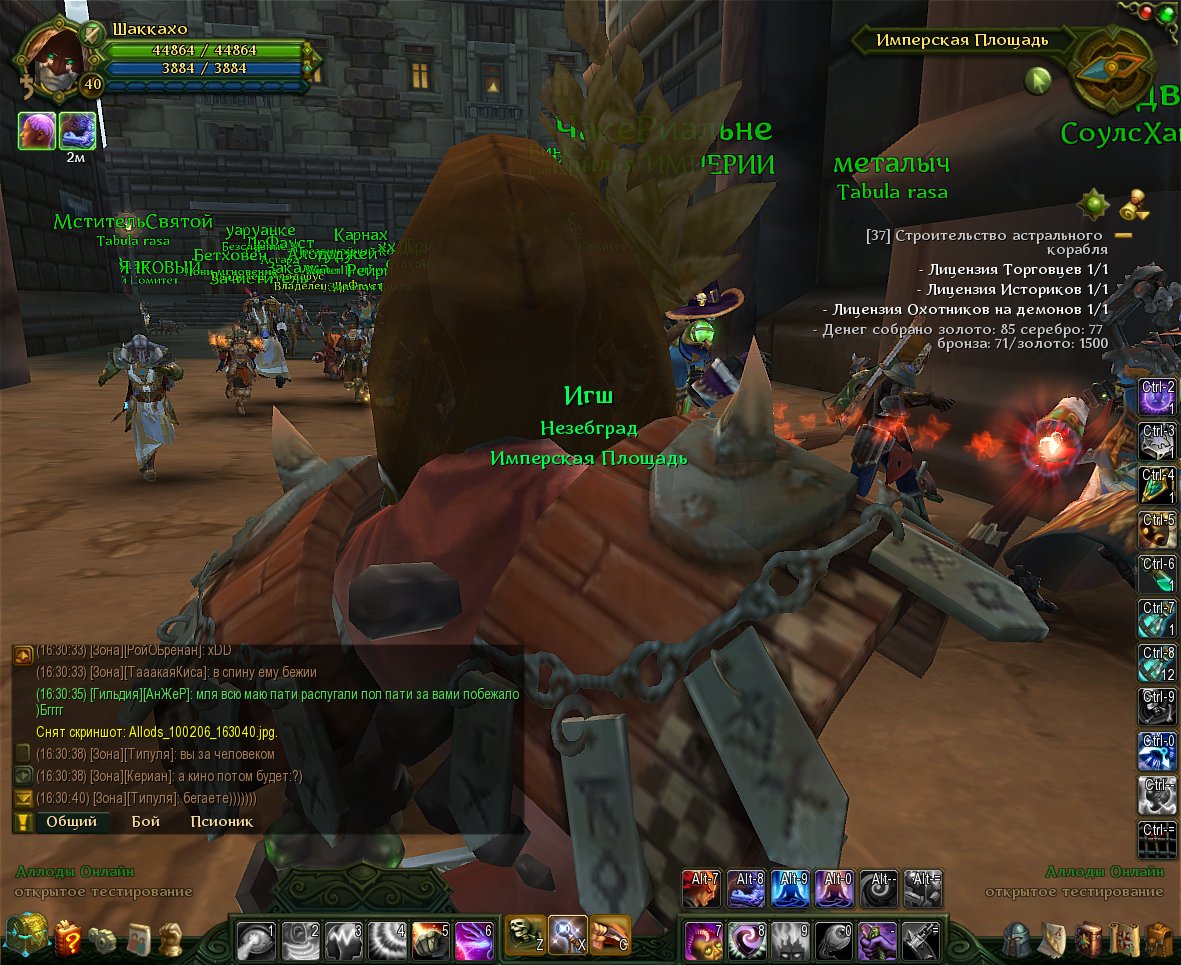Click the blue creature buff with 2м timer

coord(77,131)
